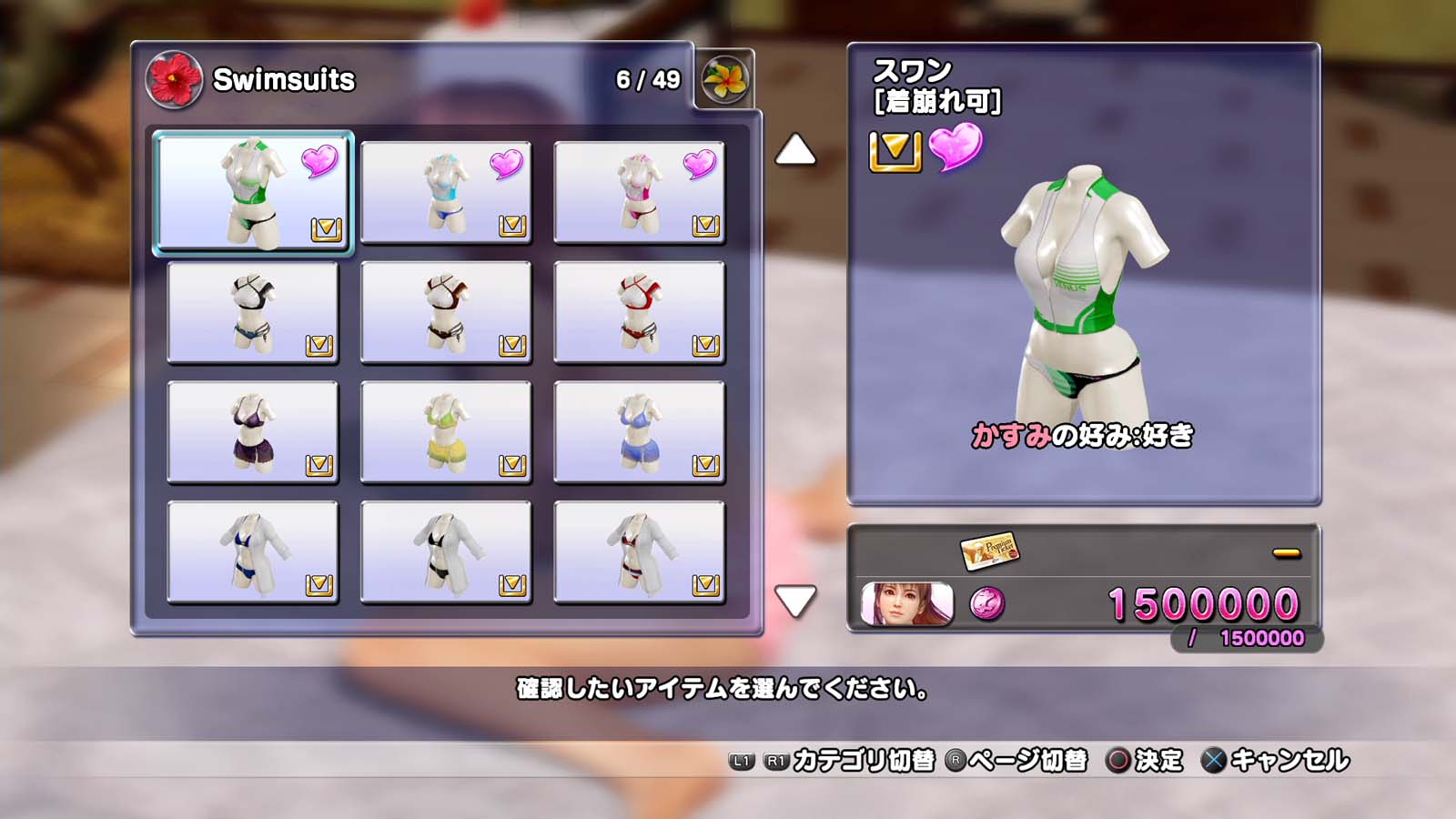The height and width of the screenshot is (819, 1456).
Task: Open the red hibiscus Swimsuits category
Action: click(x=174, y=79)
